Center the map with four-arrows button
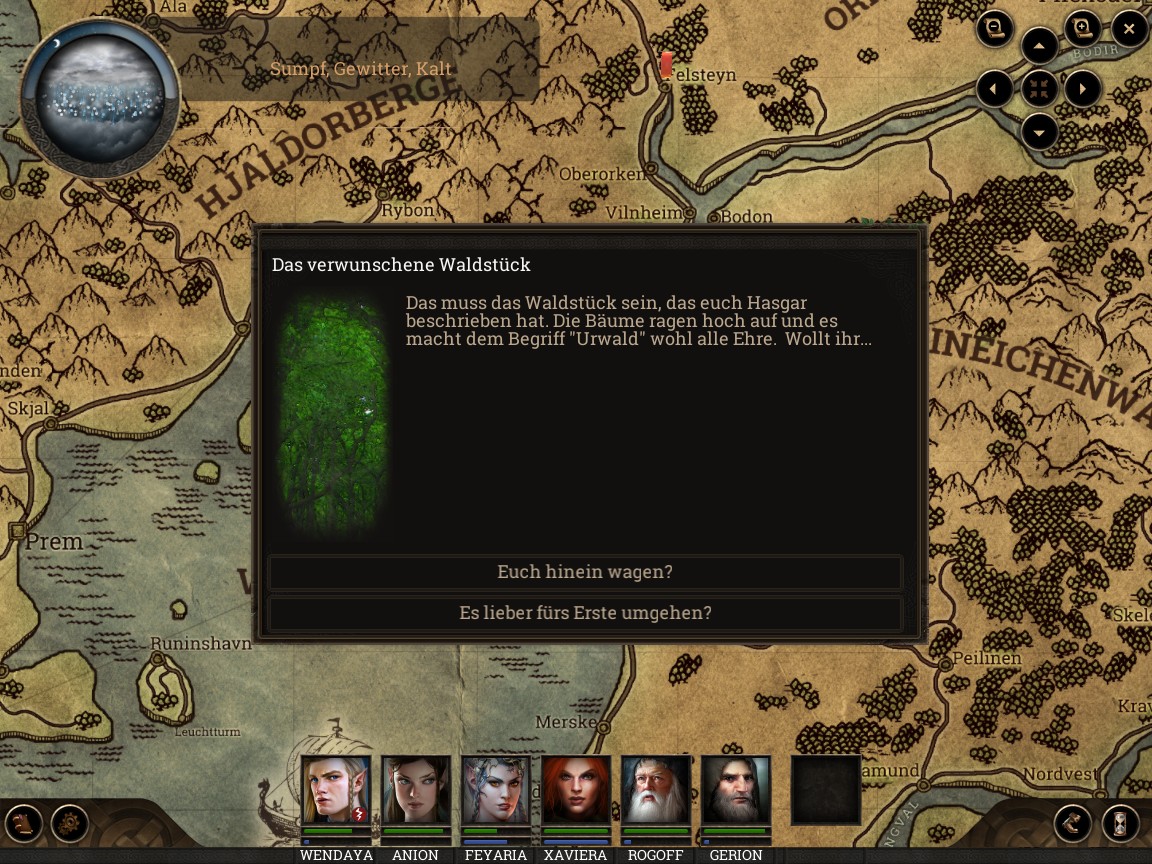This screenshot has height=864, width=1152. pos(1040,89)
